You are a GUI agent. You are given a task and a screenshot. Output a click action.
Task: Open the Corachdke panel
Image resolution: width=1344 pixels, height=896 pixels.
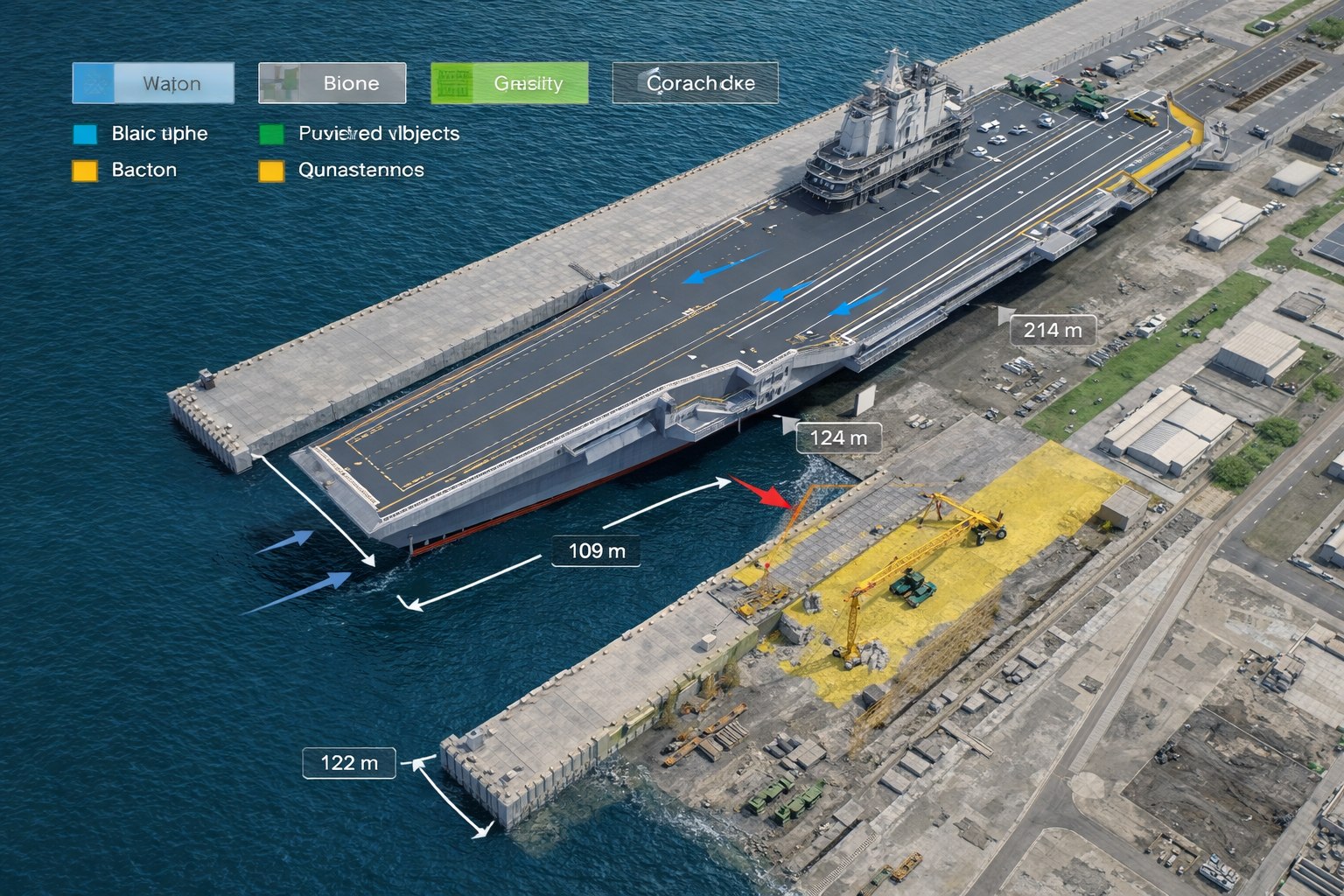pyautogui.click(x=696, y=84)
